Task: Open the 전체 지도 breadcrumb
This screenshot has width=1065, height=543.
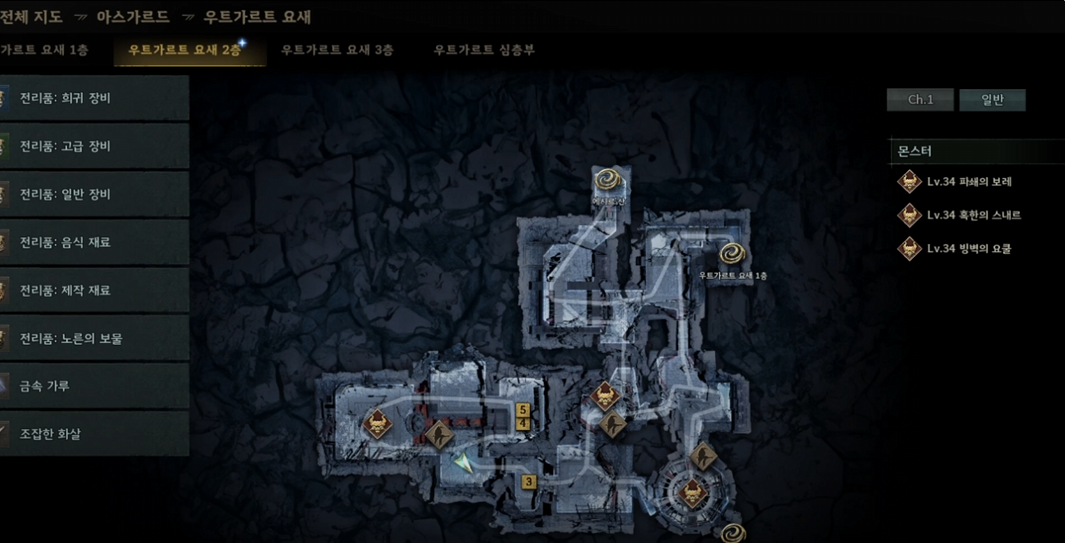Action: [x=33, y=17]
